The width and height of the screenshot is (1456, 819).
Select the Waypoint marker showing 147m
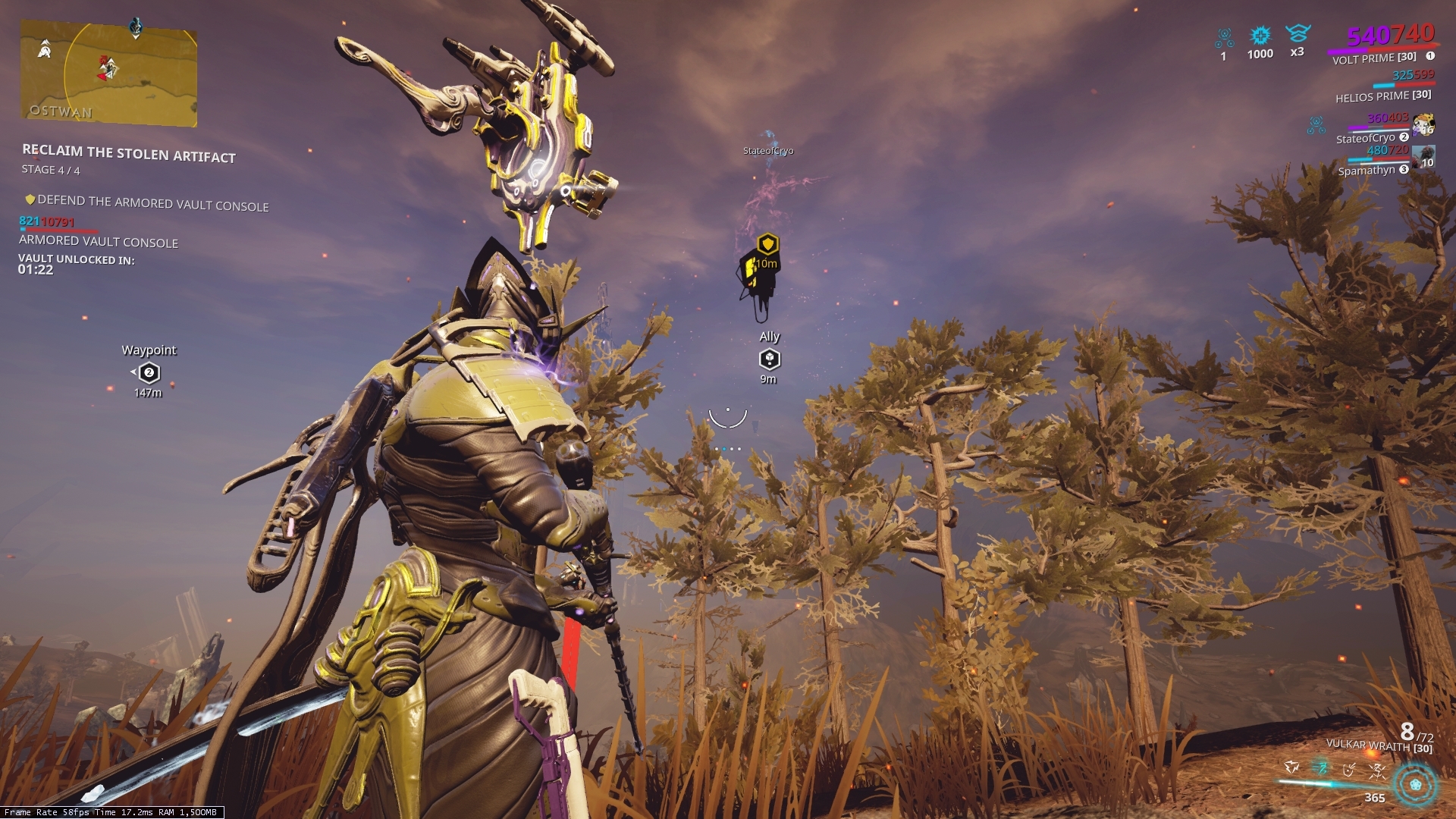click(x=149, y=372)
